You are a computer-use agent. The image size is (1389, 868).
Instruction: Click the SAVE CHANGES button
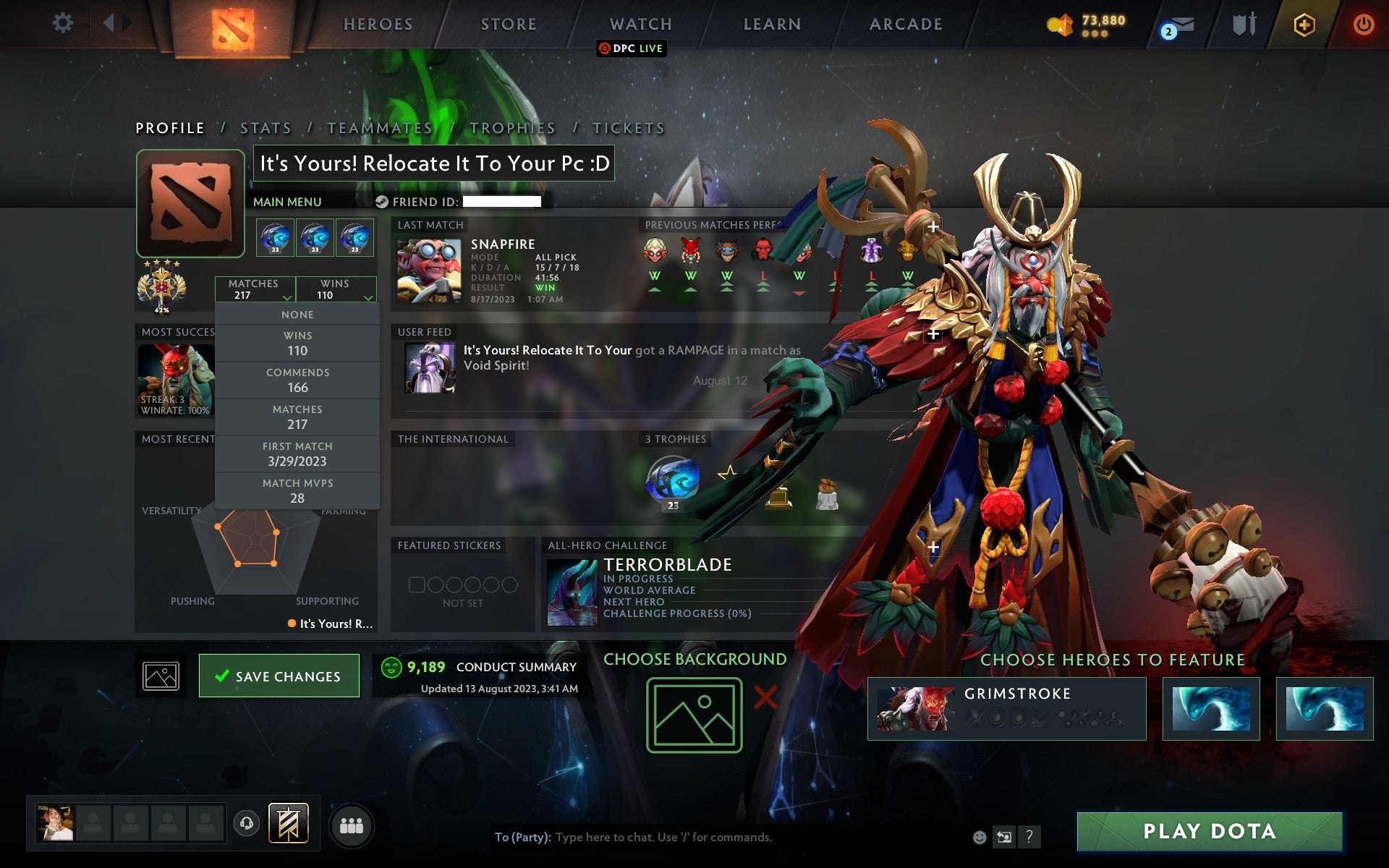pos(279,675)
